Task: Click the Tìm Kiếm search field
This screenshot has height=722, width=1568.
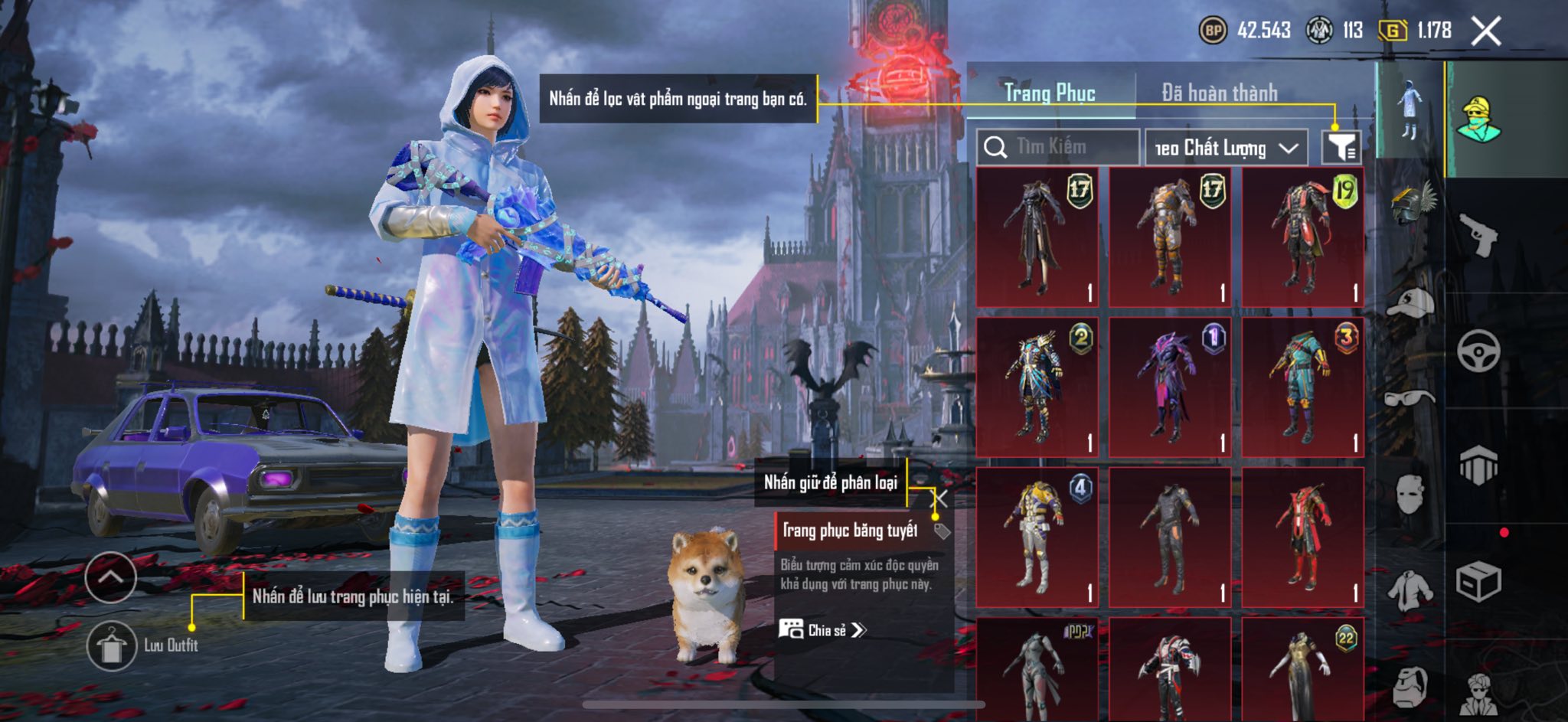Action: pyautogui.click(x=1059, y=147)
